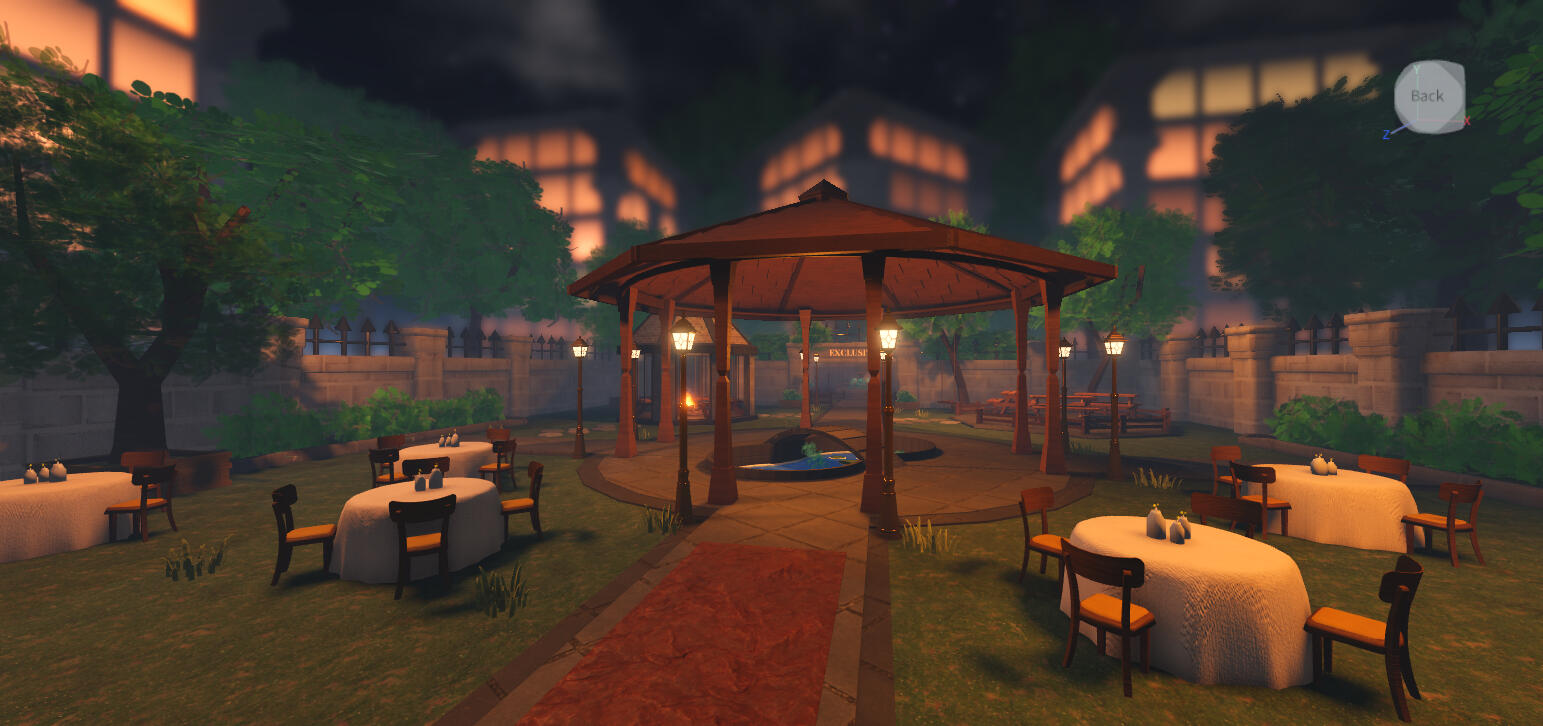1543x726 pixels.
Task: Click the distant lamp post near the back gate
Action: [x=817, y=357]
